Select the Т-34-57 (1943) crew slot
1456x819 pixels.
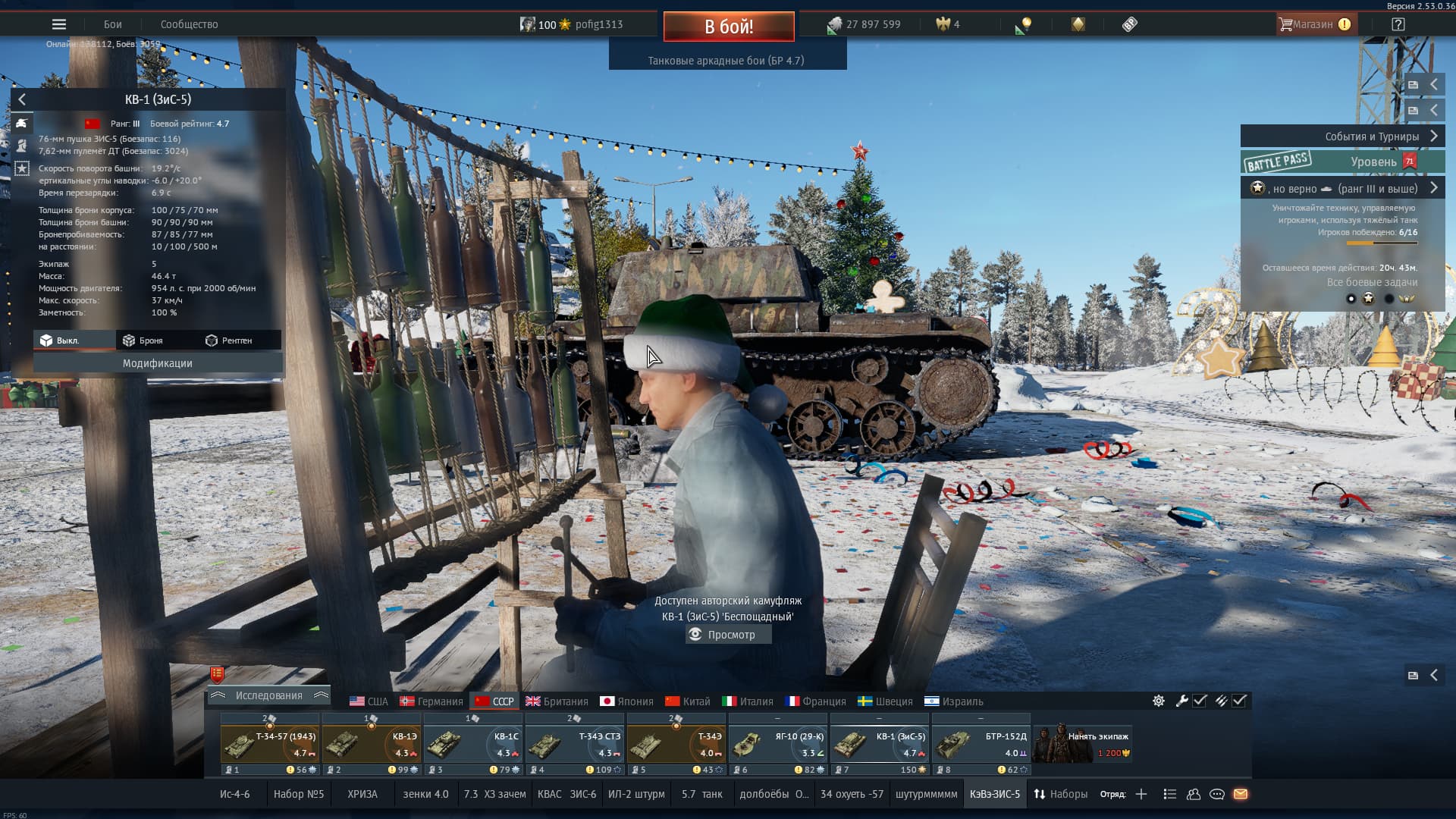(x=270, y=745)
